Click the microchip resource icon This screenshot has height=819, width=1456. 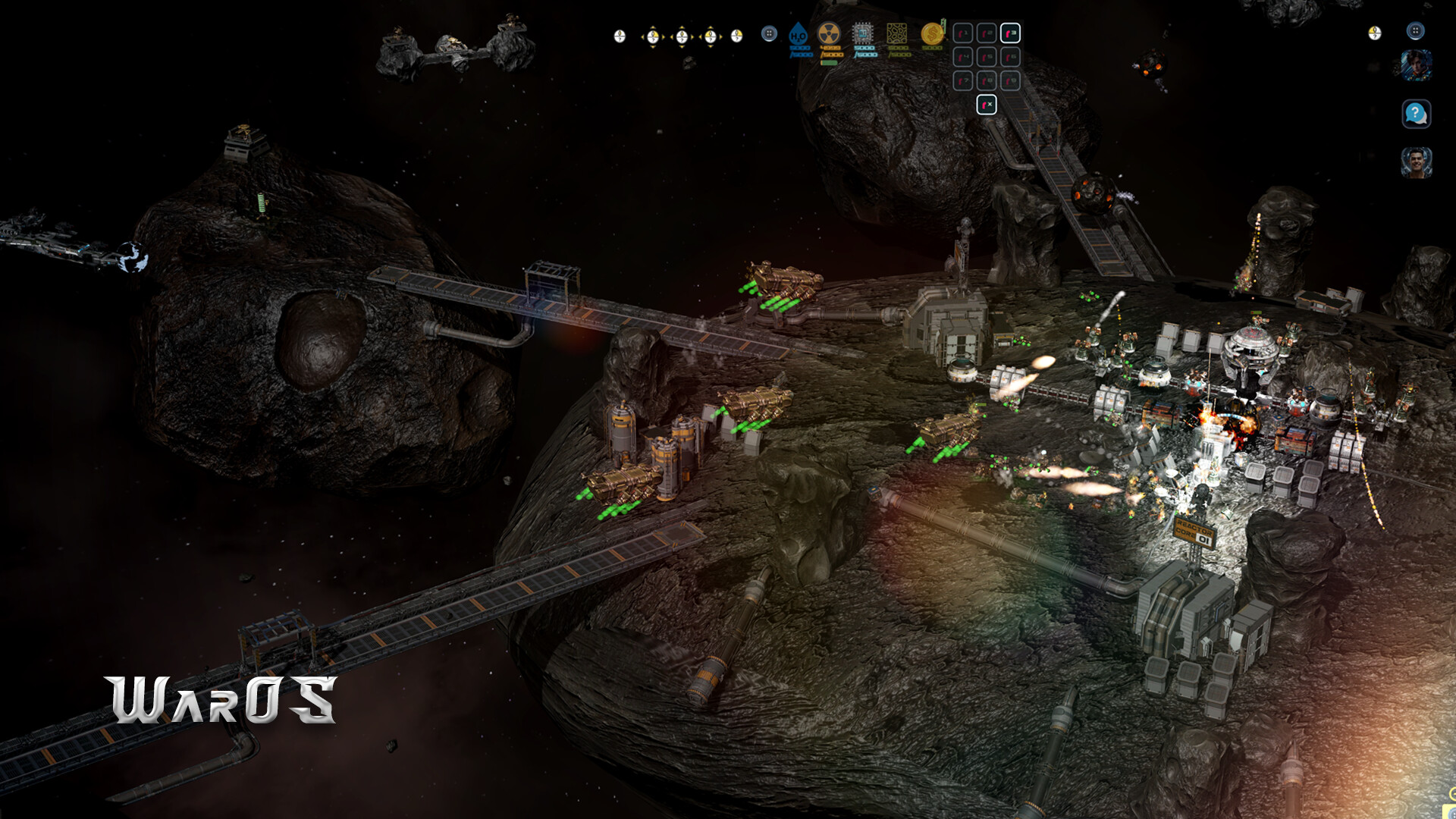click(x=863, y=33)
